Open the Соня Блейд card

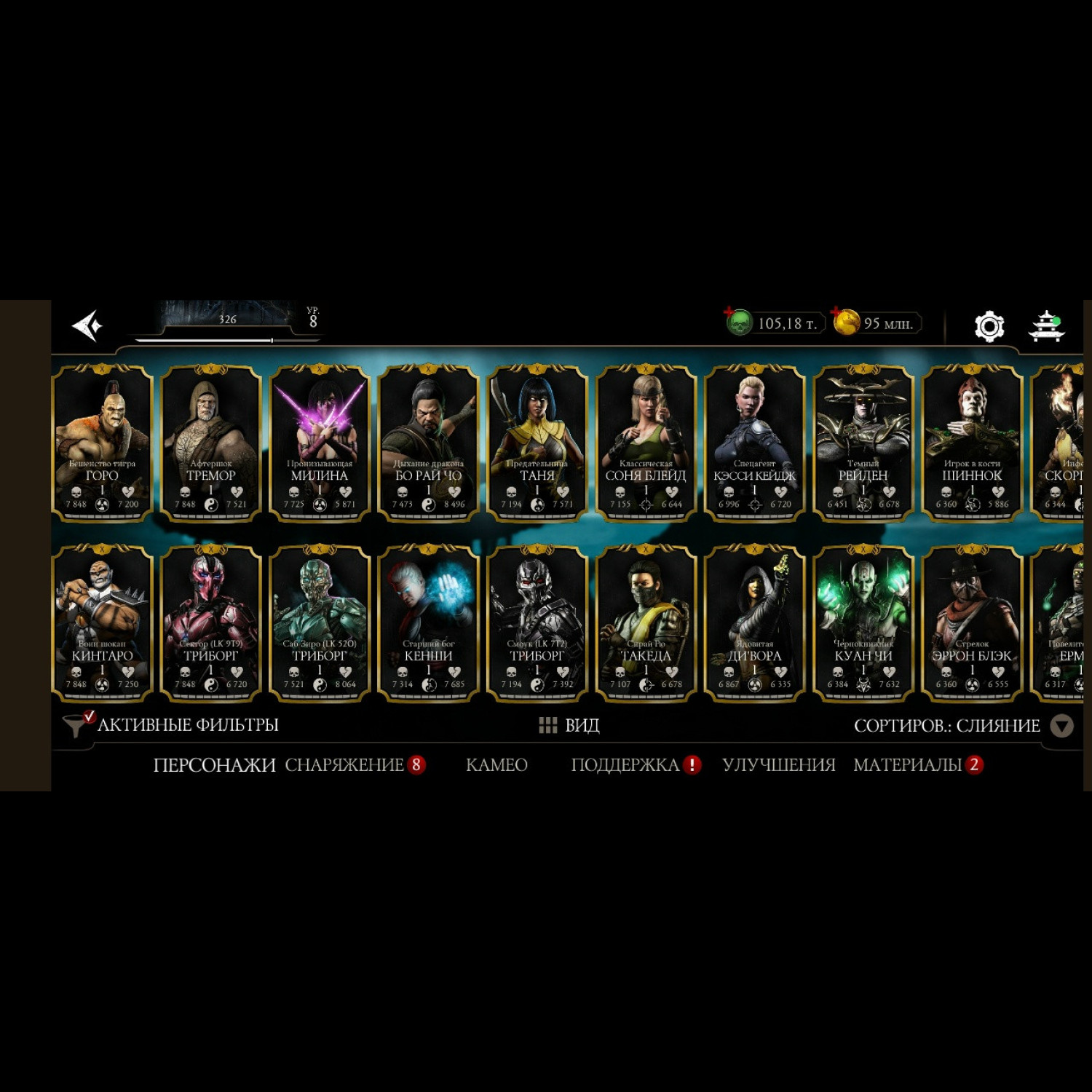pyautogui.click(x=646, y=442)
